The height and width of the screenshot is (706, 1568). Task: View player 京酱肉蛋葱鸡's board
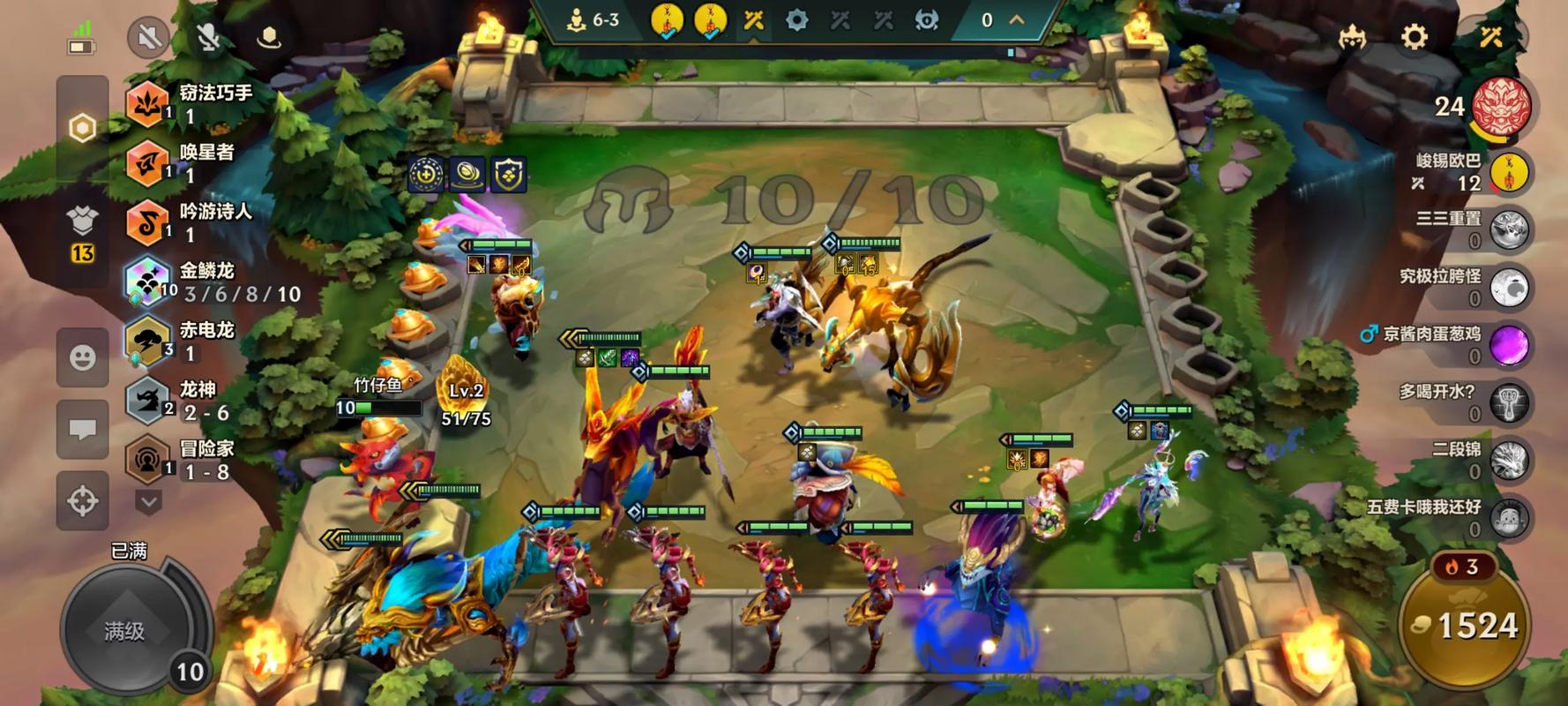point(1509,344)
